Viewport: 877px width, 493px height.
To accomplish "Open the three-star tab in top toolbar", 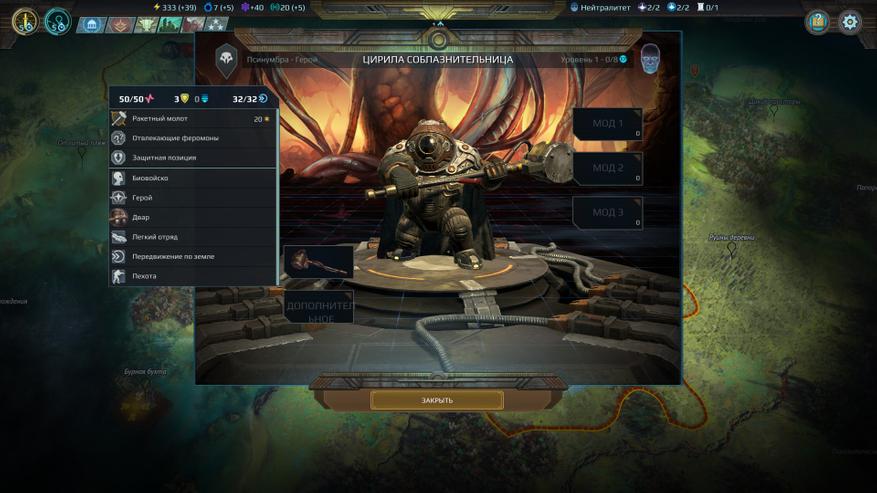I will (x=215, y=25).
